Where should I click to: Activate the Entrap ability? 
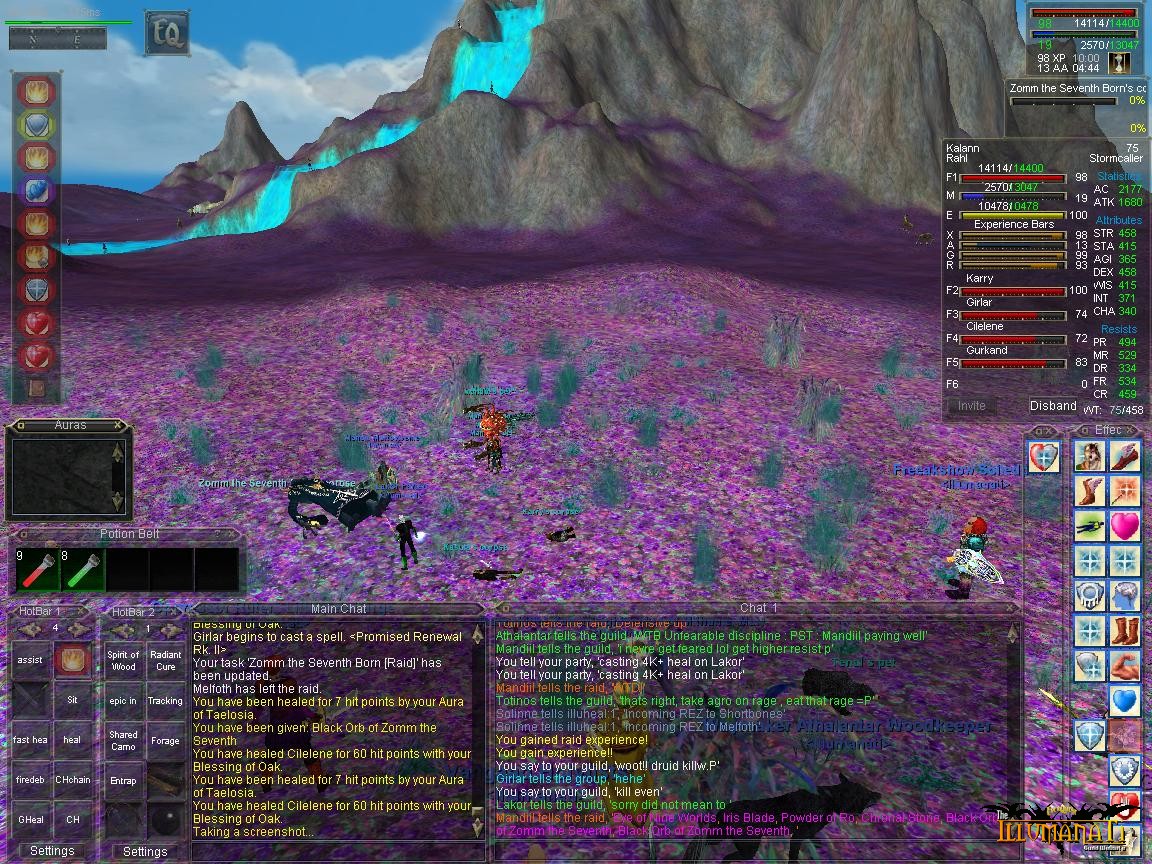point(124,781)
